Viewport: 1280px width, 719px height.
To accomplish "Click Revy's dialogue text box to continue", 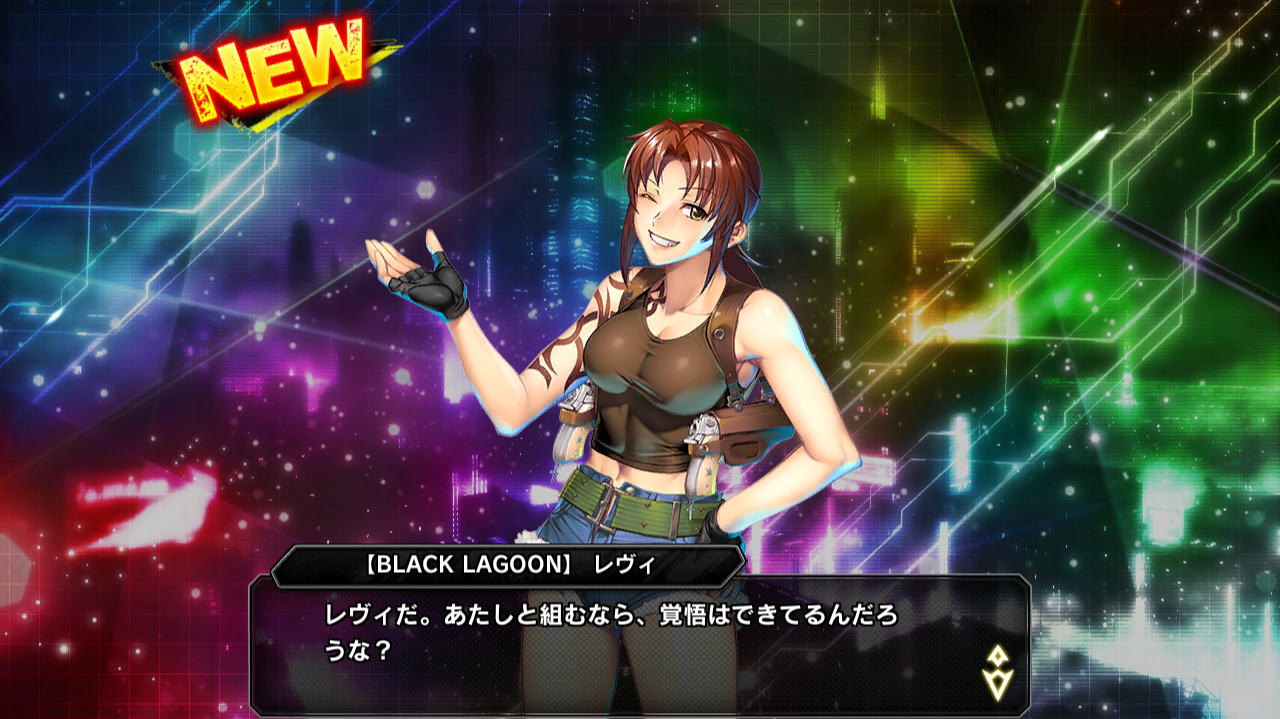I will point(640,640).
